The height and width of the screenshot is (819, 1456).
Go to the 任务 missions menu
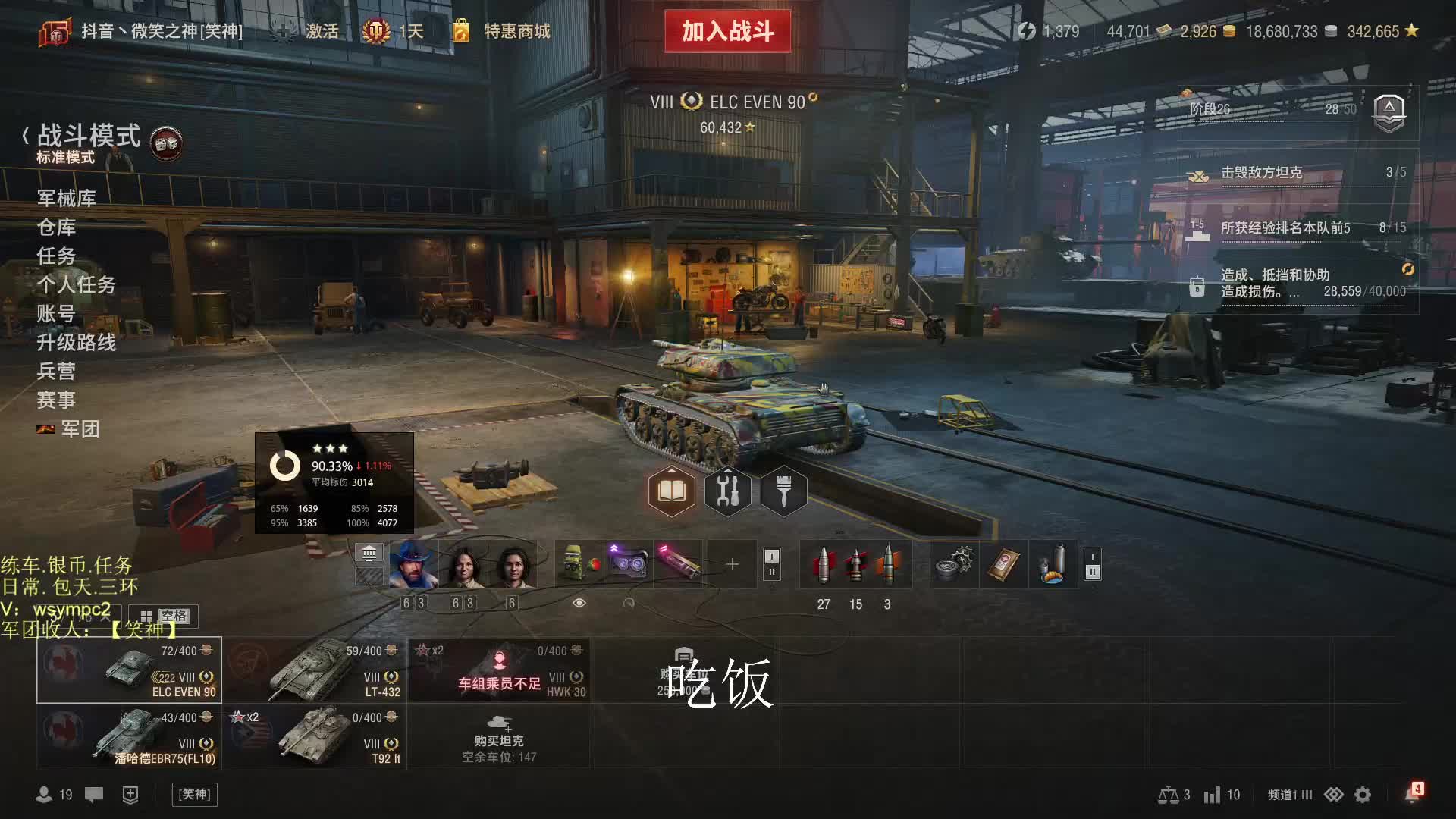click(57, 256)
